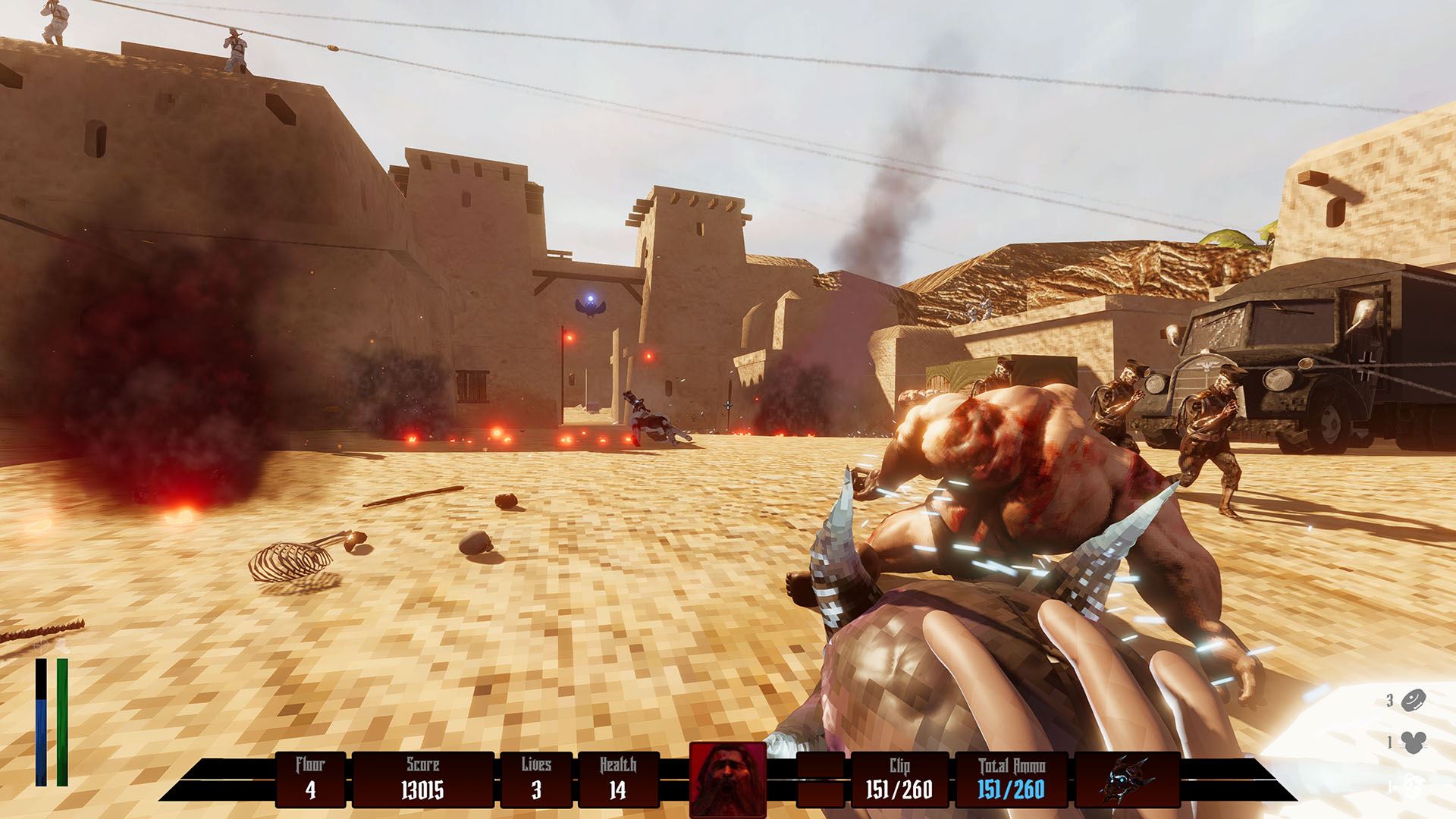Image resolution: width=1456 pixels, height=819 pixels.
Task: Select the disc-shaped item icon
Action: pyautogui.click(x=1414, y=701)
